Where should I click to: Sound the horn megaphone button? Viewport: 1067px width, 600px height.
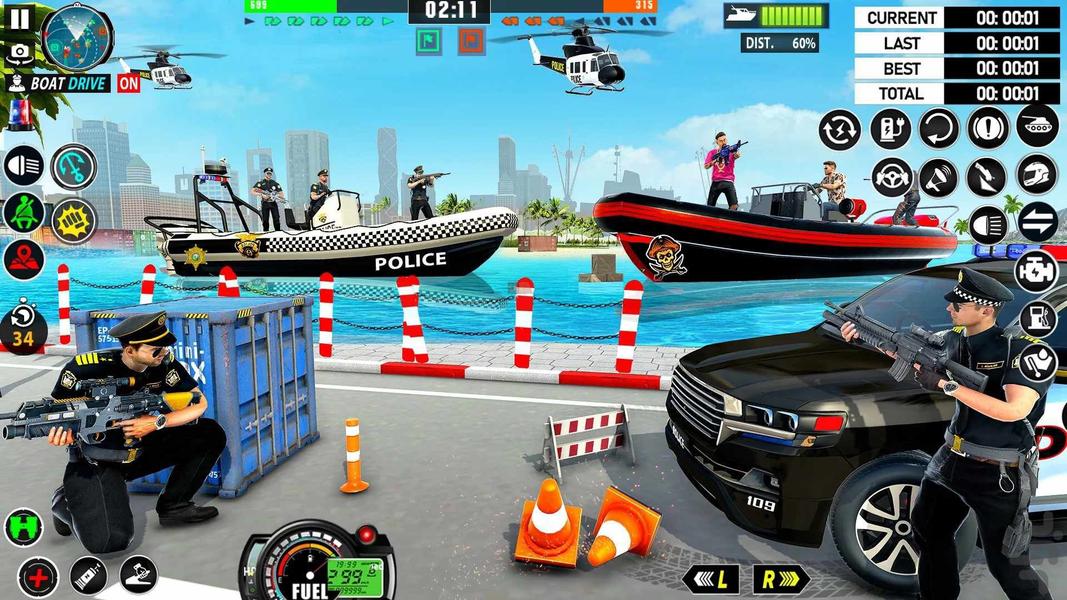click(939, 177)
